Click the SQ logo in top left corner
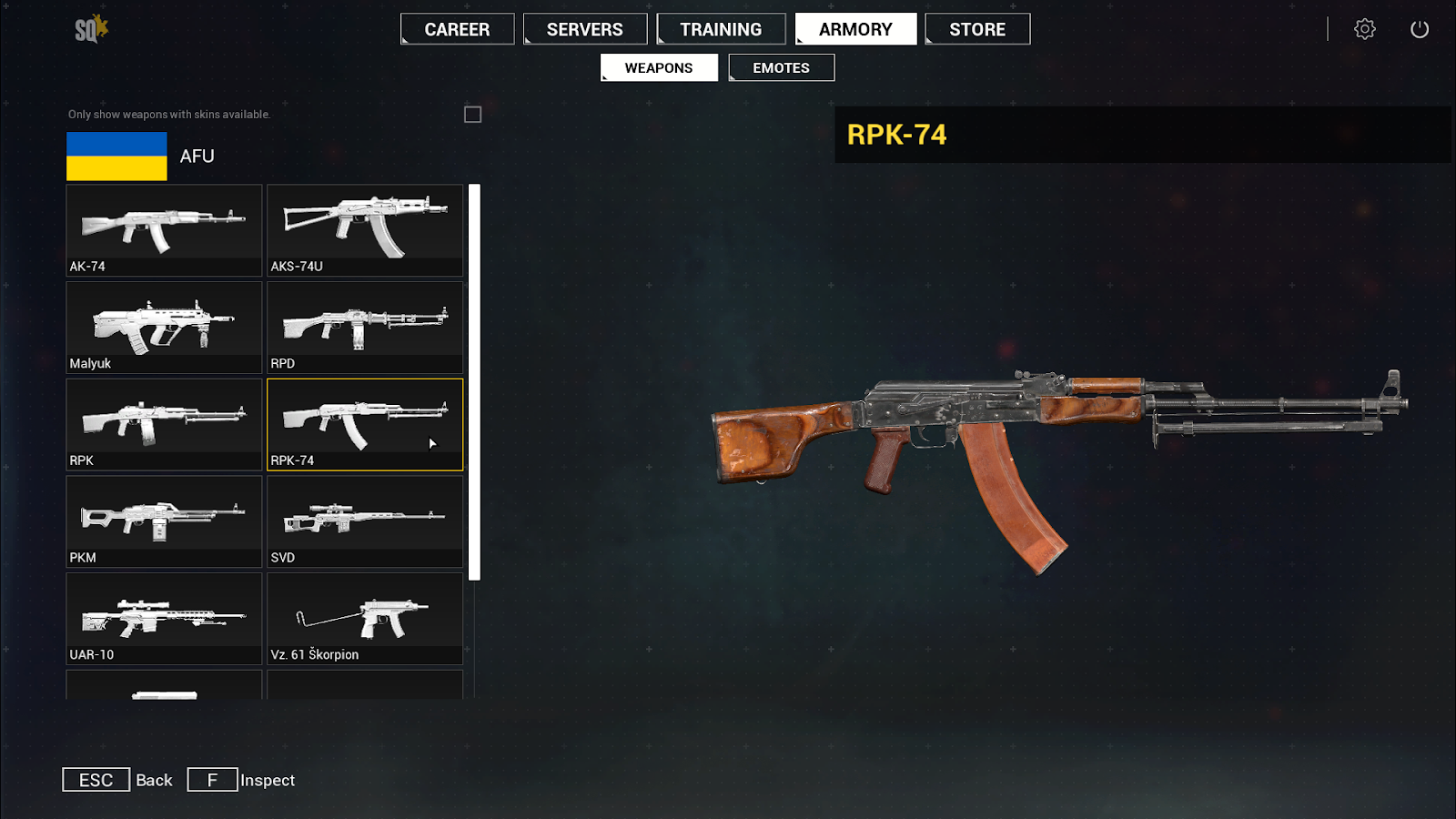1456x819 pixels. click(x=88, y=26)
